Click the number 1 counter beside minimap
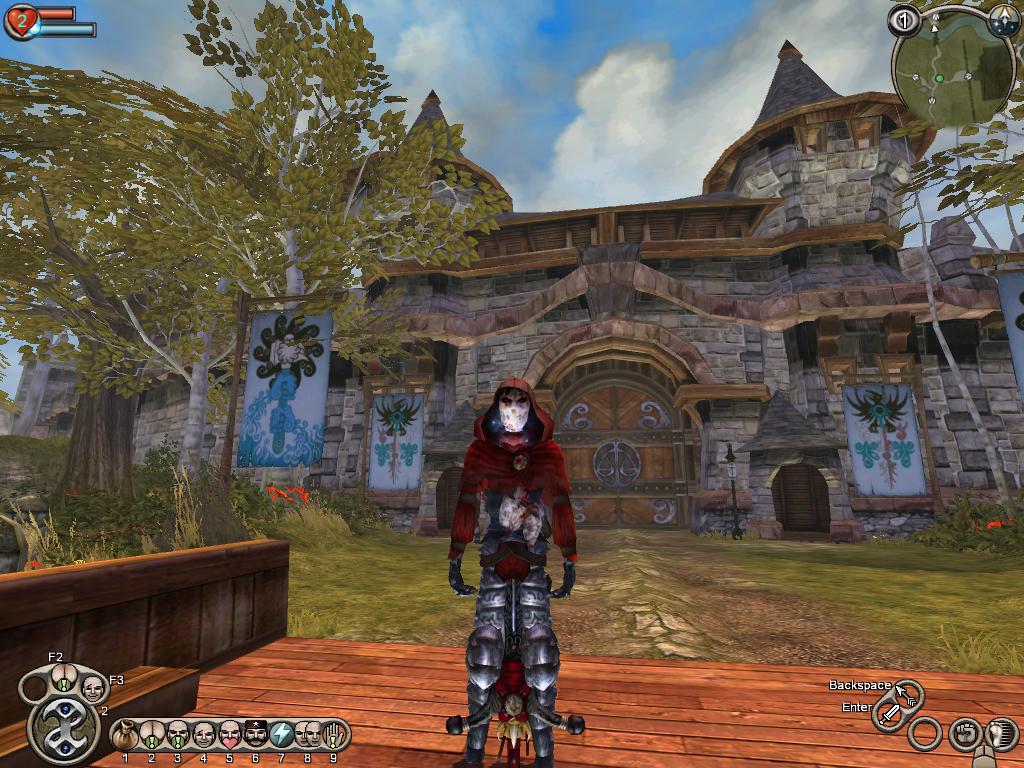Viewport: 1024px width, 768px height. pos(904,20)
